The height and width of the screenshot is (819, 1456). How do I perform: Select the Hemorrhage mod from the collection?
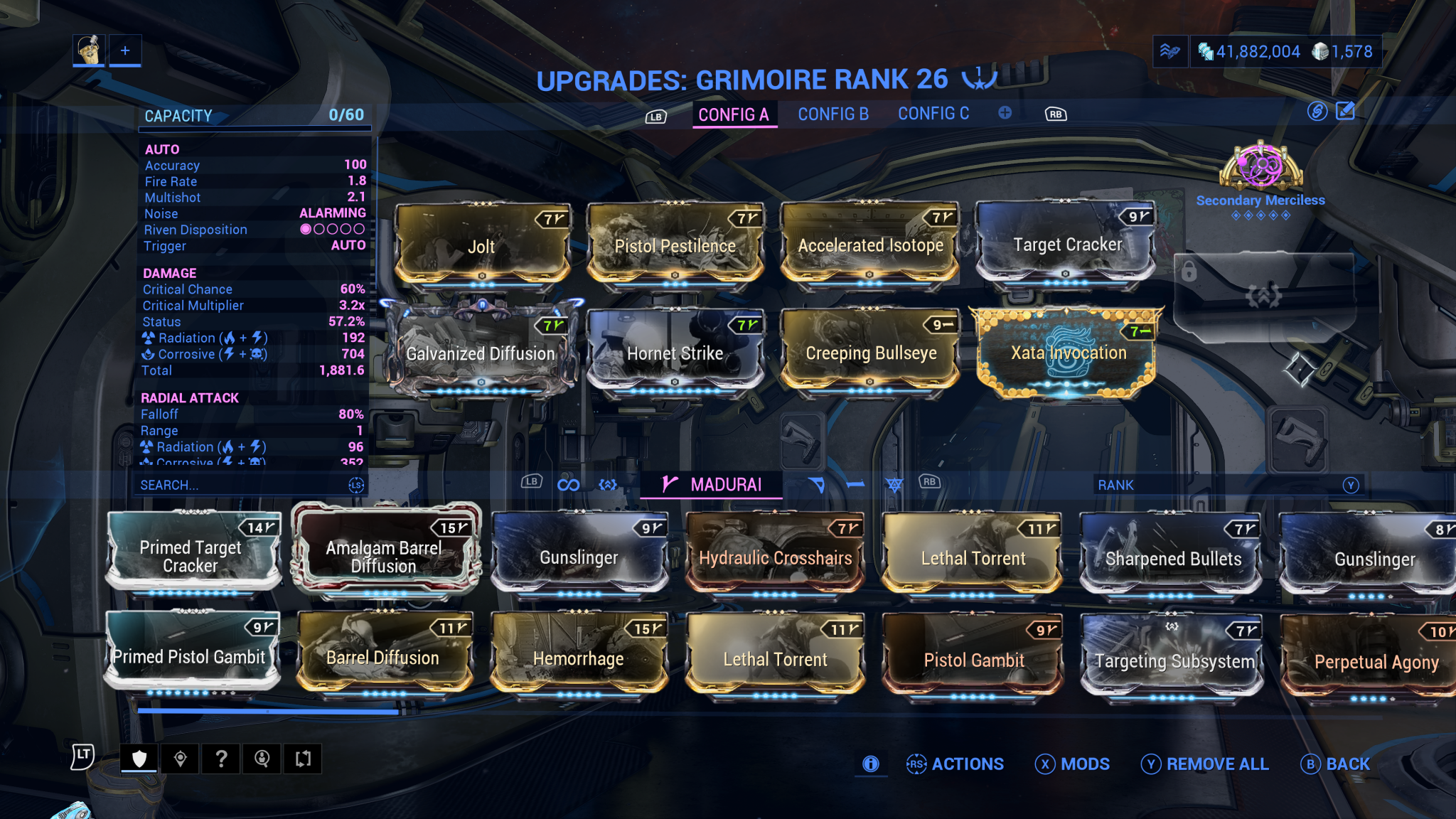pyautogui.click(x=579, y=657)
